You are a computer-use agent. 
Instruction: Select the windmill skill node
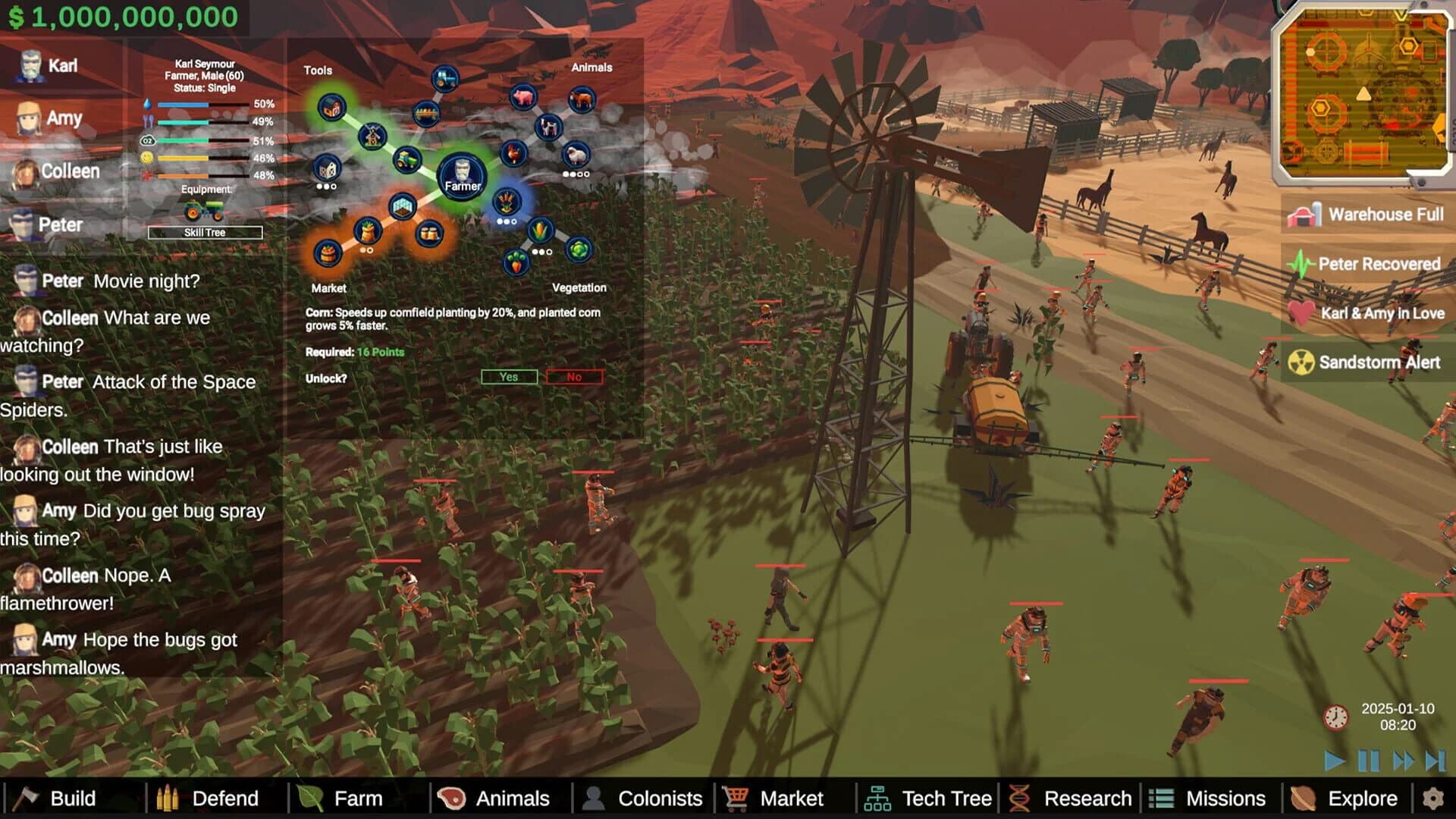373,136
